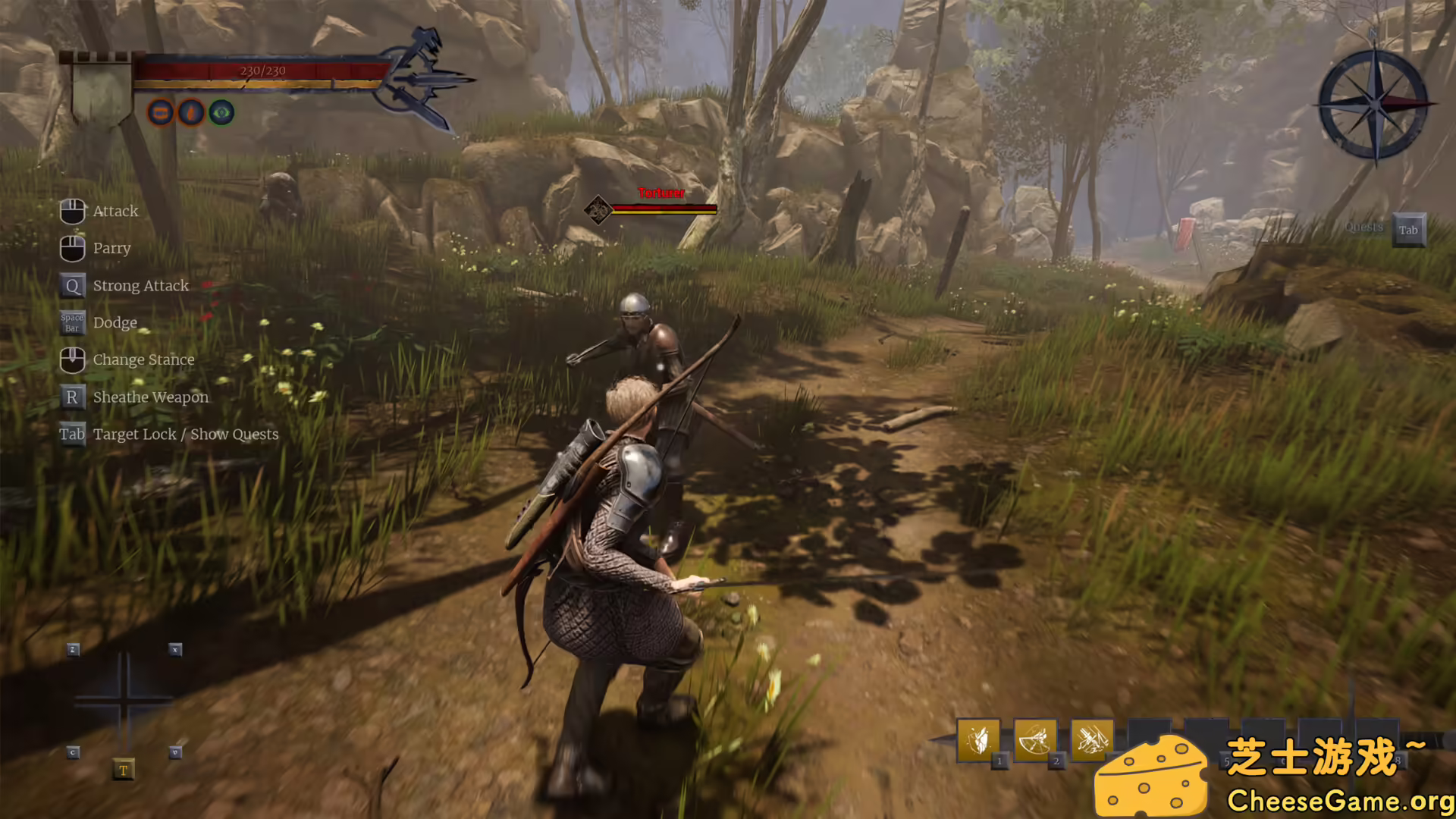This screenshot has height=819, width=1456.
Task: Select the green eye status icon
Action: (221, 113)
